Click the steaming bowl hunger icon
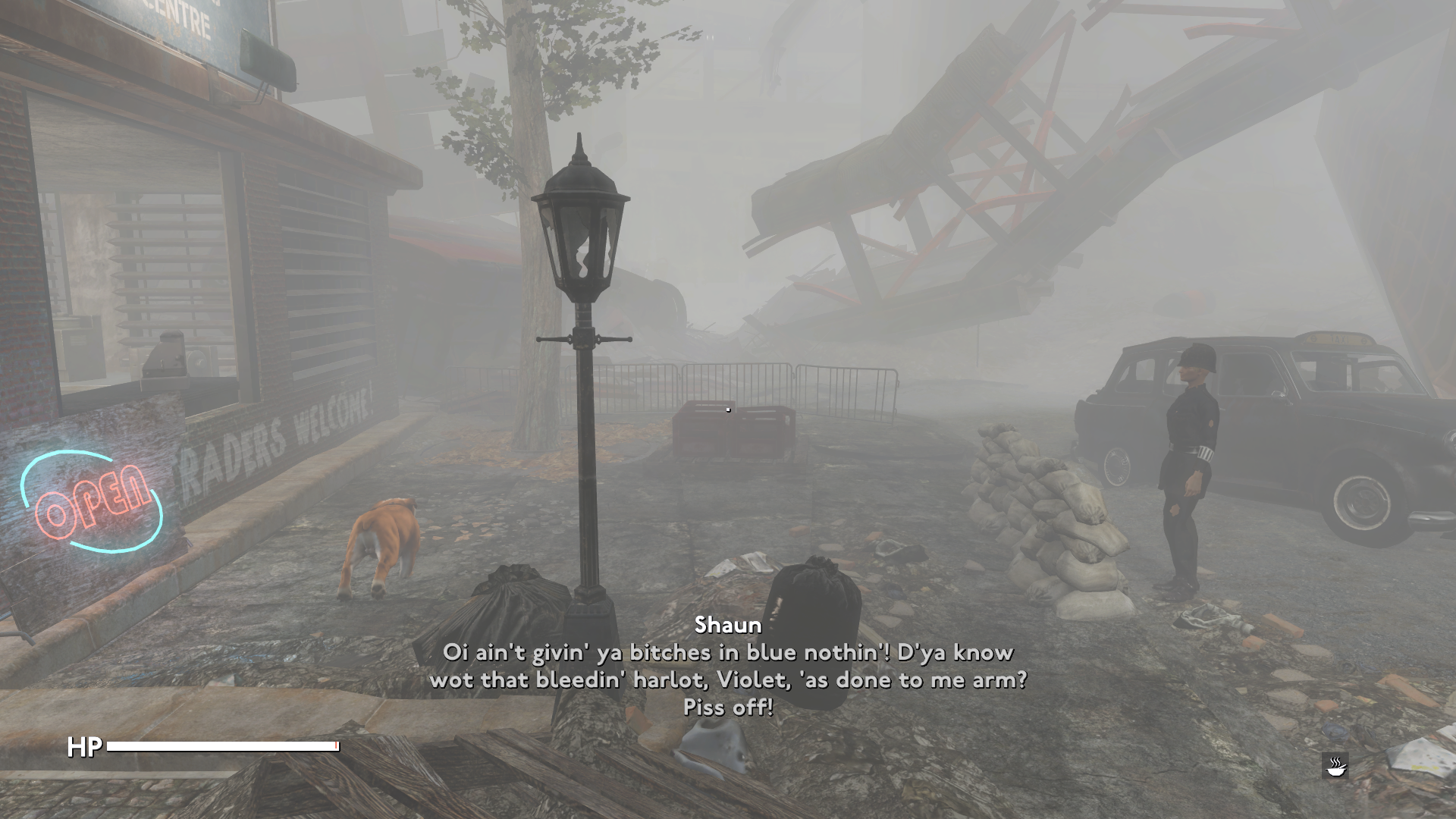The height and width of the screenshot is (819, 1456). point(1335,765)
